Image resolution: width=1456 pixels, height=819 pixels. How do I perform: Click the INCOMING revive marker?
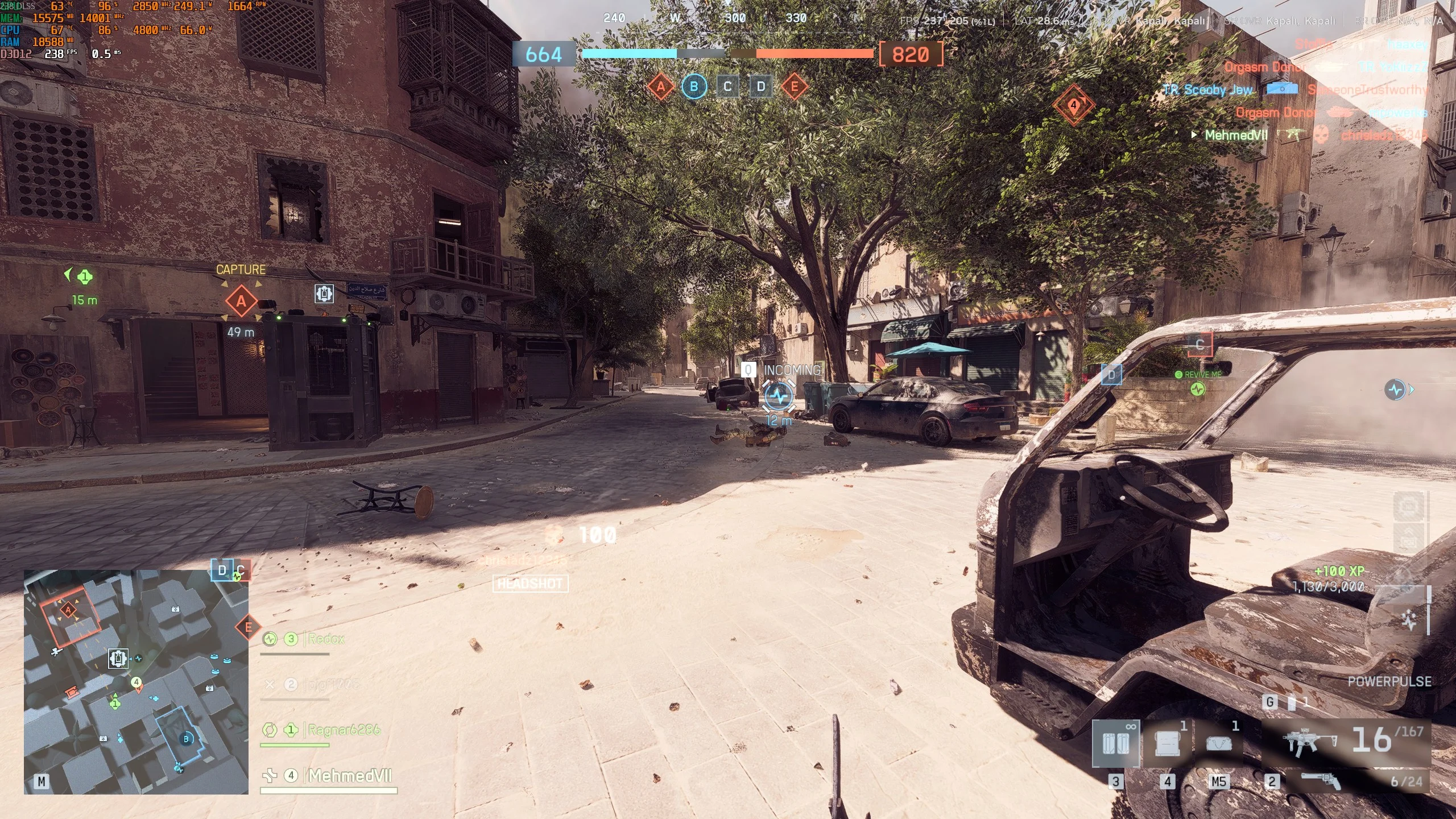coord(779,395)
